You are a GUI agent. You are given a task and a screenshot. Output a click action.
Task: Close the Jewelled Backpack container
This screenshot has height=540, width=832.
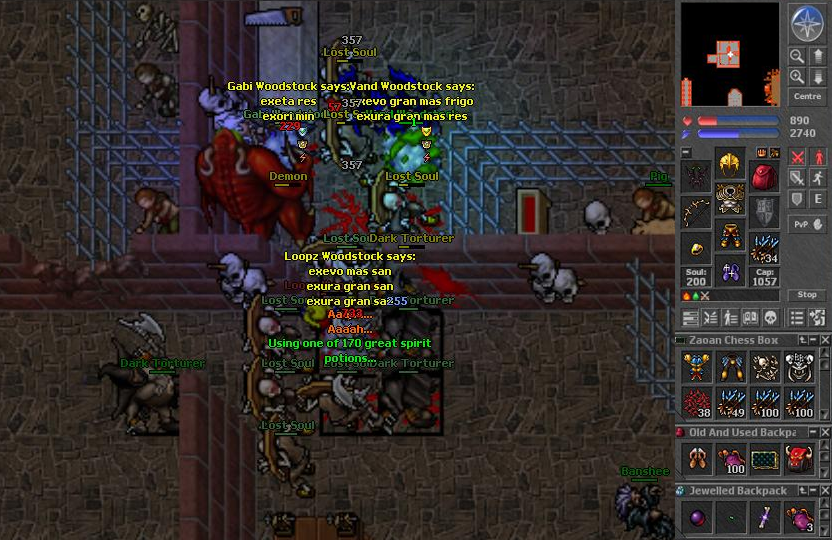824,491
